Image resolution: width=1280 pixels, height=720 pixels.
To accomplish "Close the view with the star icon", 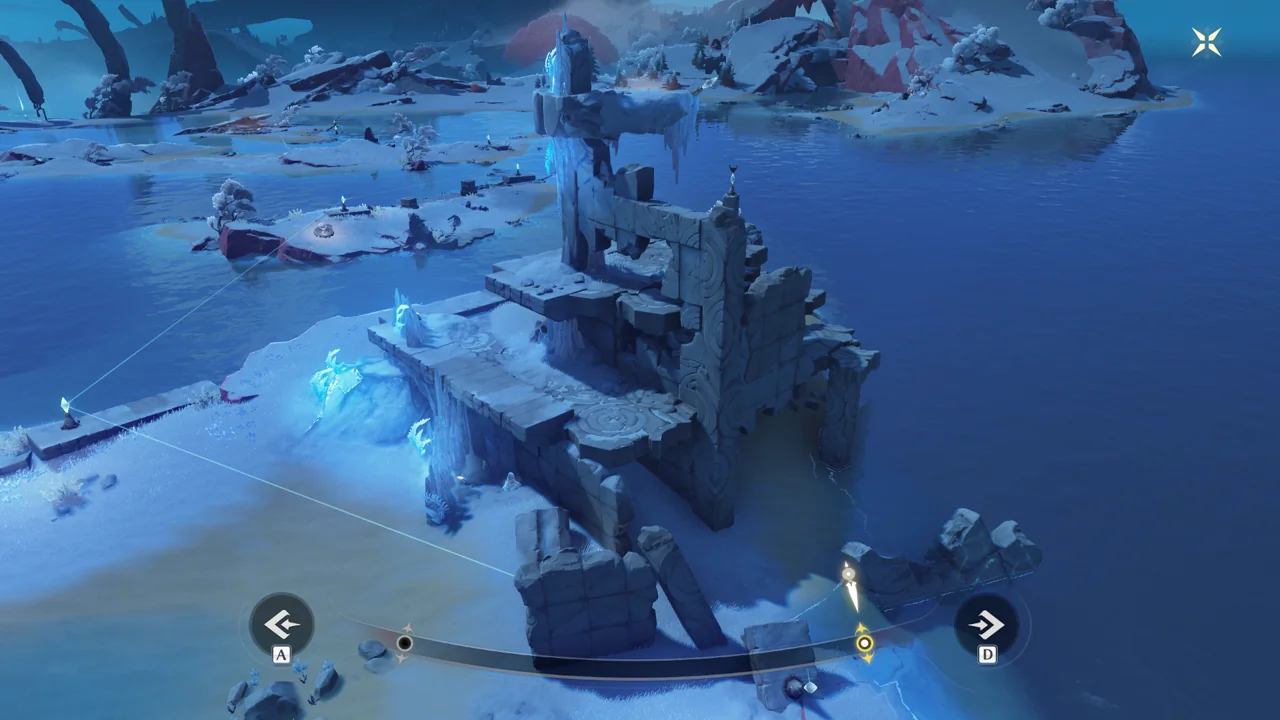I will coord(1206,42).
